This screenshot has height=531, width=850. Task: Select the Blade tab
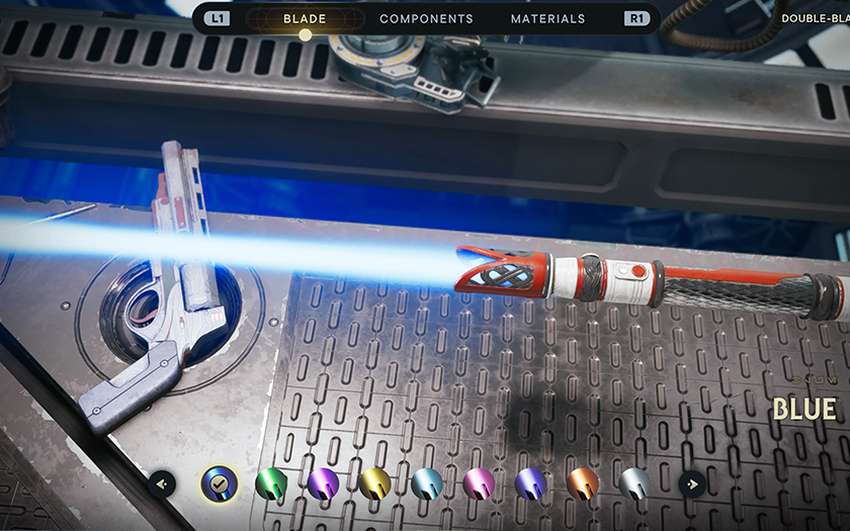(x=305, y=19)
